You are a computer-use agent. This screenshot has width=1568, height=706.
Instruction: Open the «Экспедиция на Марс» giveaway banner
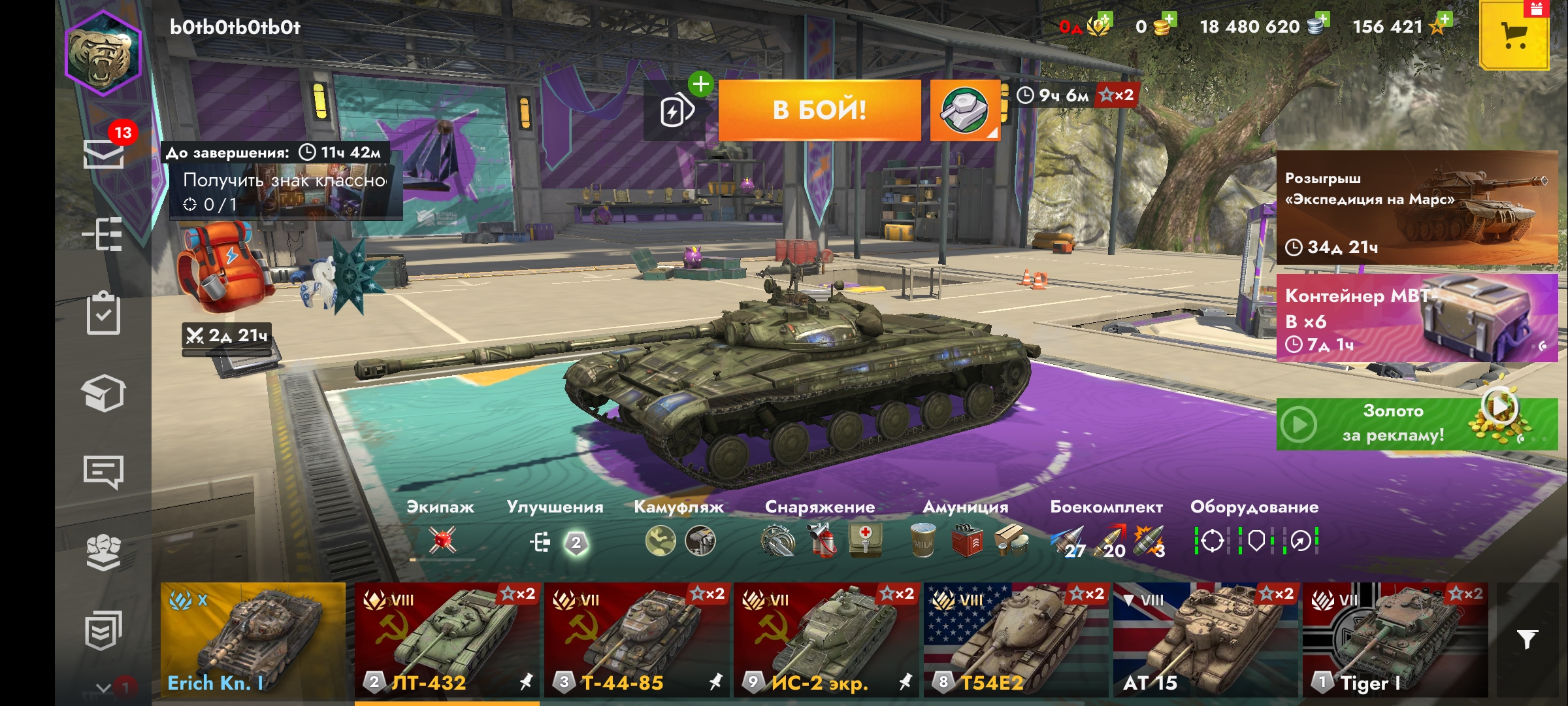(x=1416, y=208)
